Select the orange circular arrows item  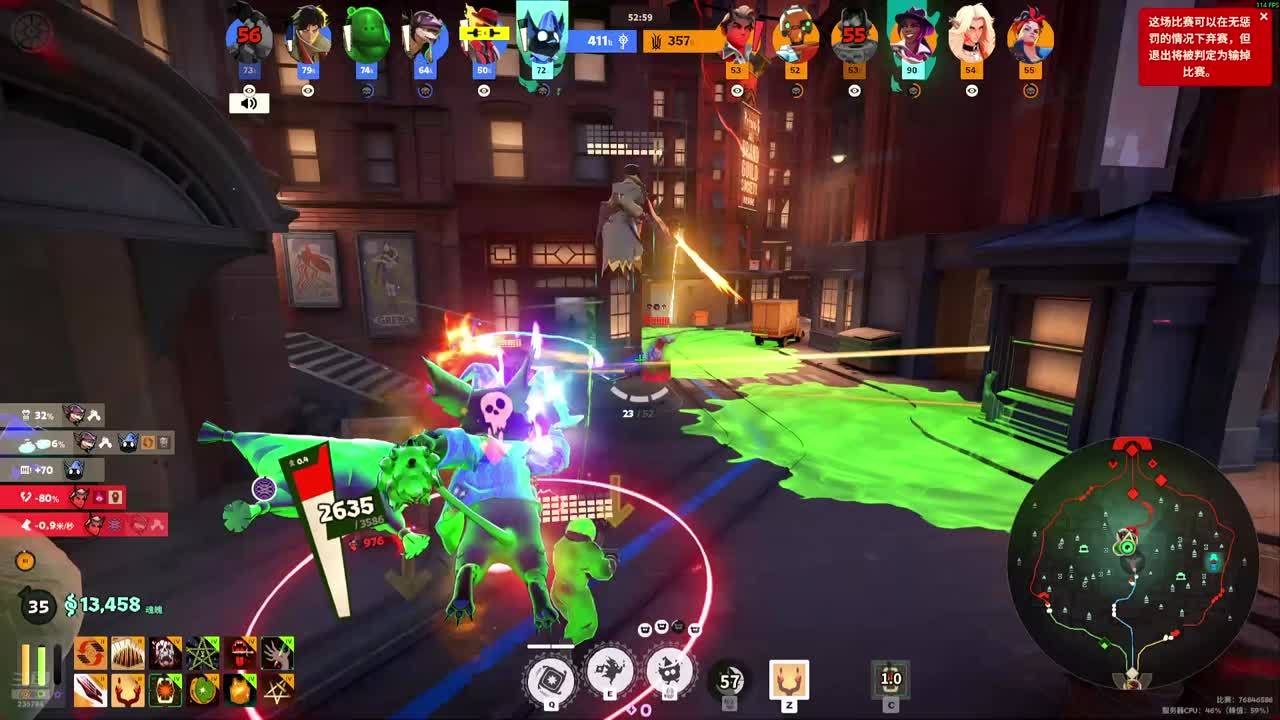[90, 653]
